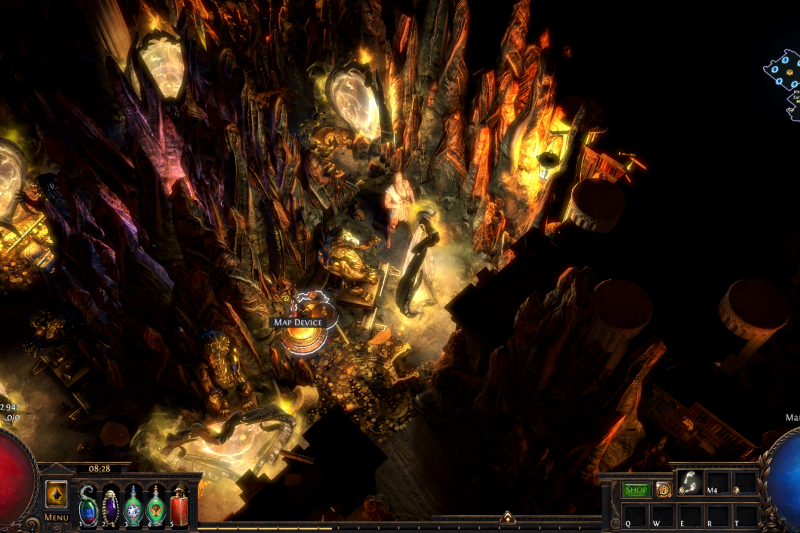Select the empty Q skill slot

click(x=634, y=516)
